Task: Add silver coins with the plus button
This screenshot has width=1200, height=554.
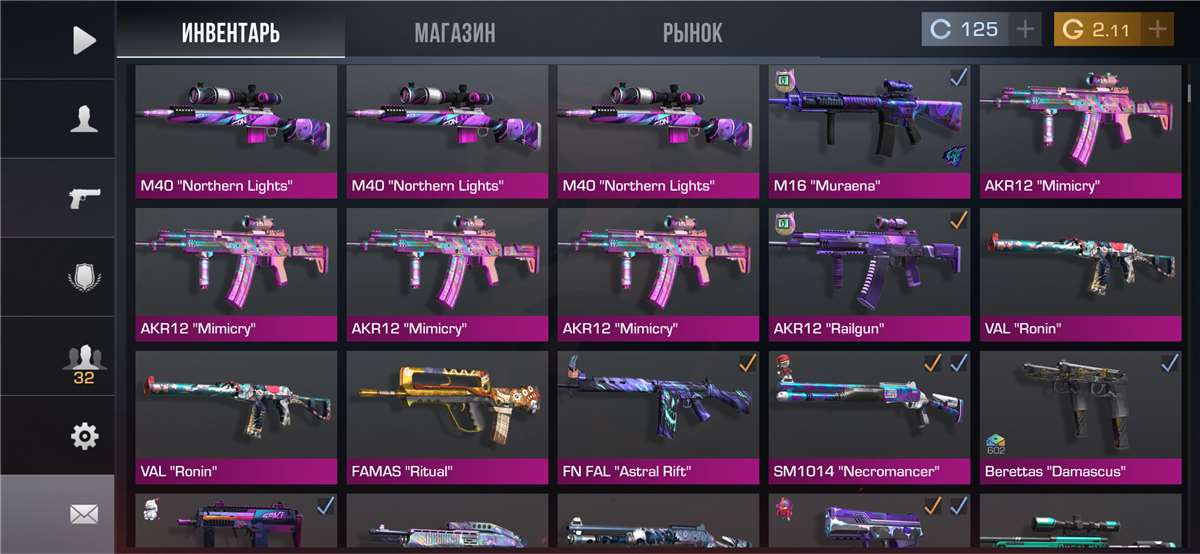Action: (1025, 29)
